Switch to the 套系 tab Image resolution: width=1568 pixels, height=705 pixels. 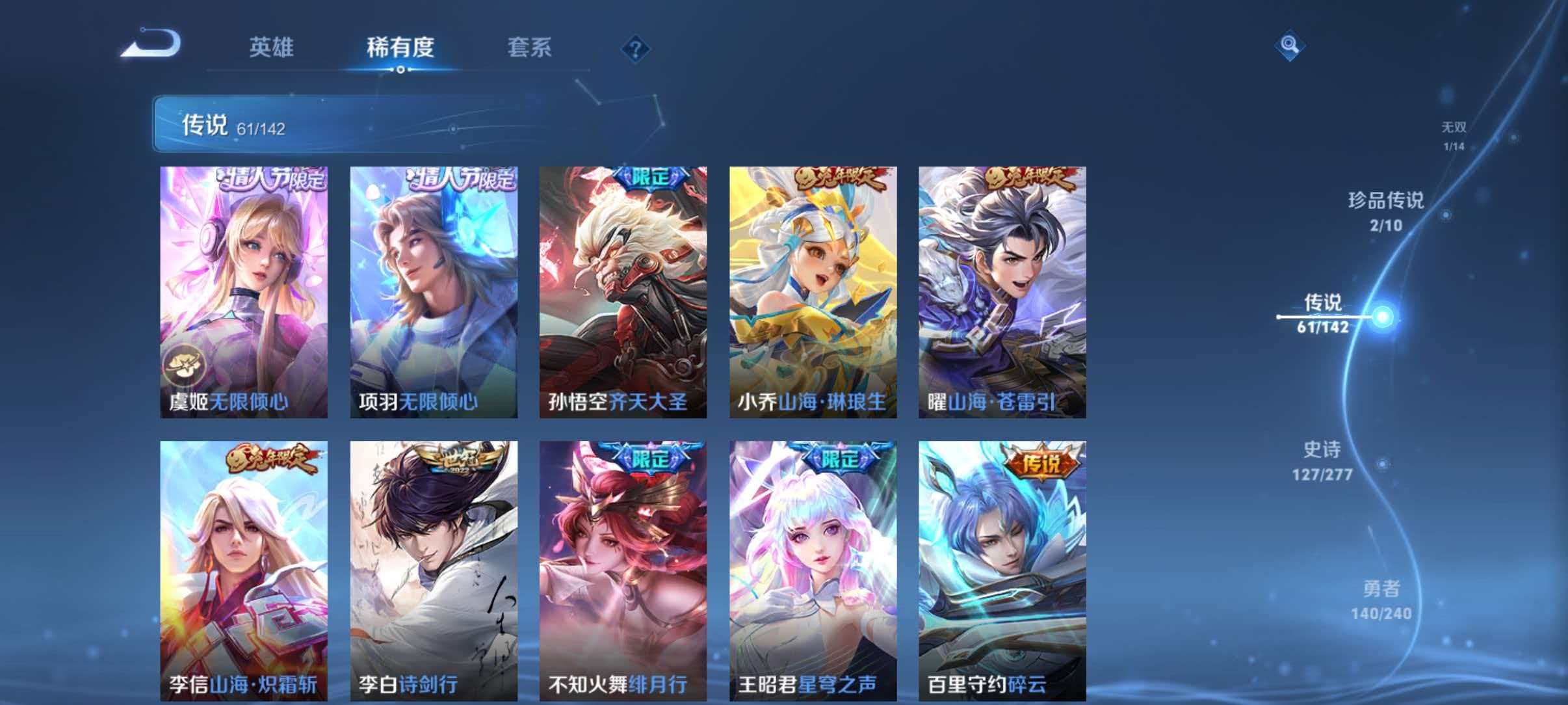pos(530,47)
